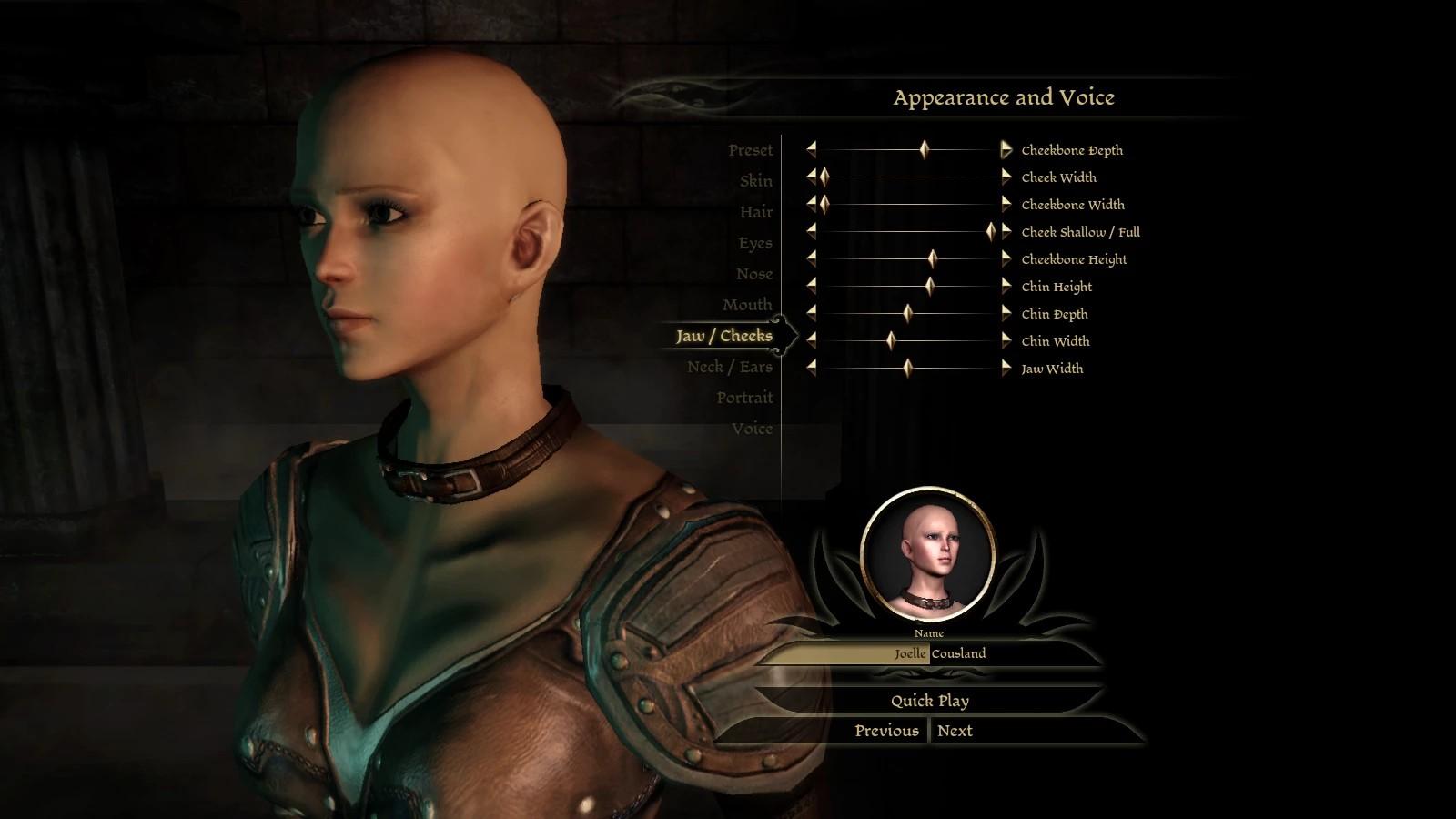Switch to the Mouth section

click(746, 305)
